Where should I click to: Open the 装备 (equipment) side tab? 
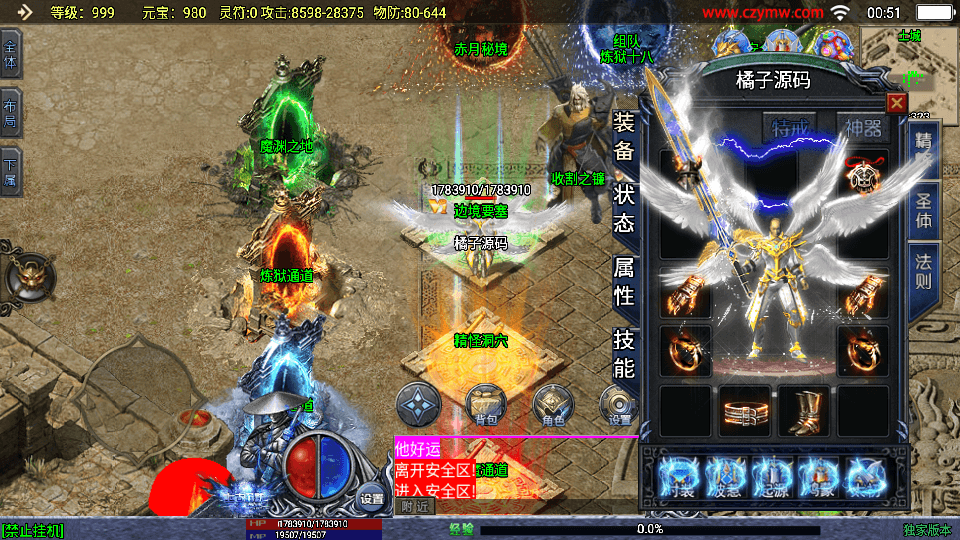pos(623,136)
